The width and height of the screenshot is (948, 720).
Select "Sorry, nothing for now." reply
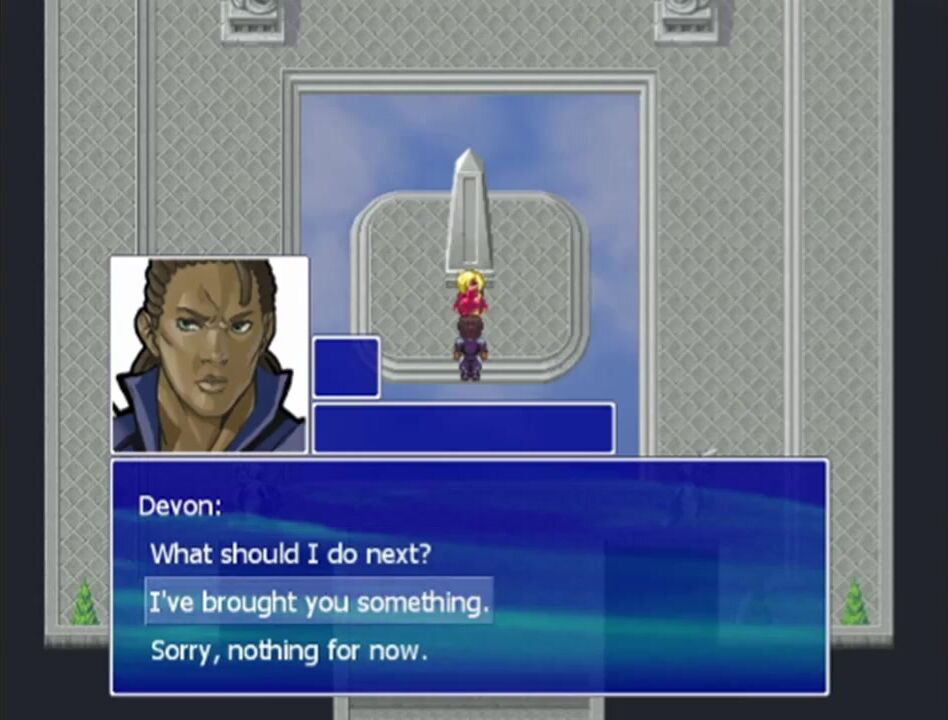(x=288, y=651)
